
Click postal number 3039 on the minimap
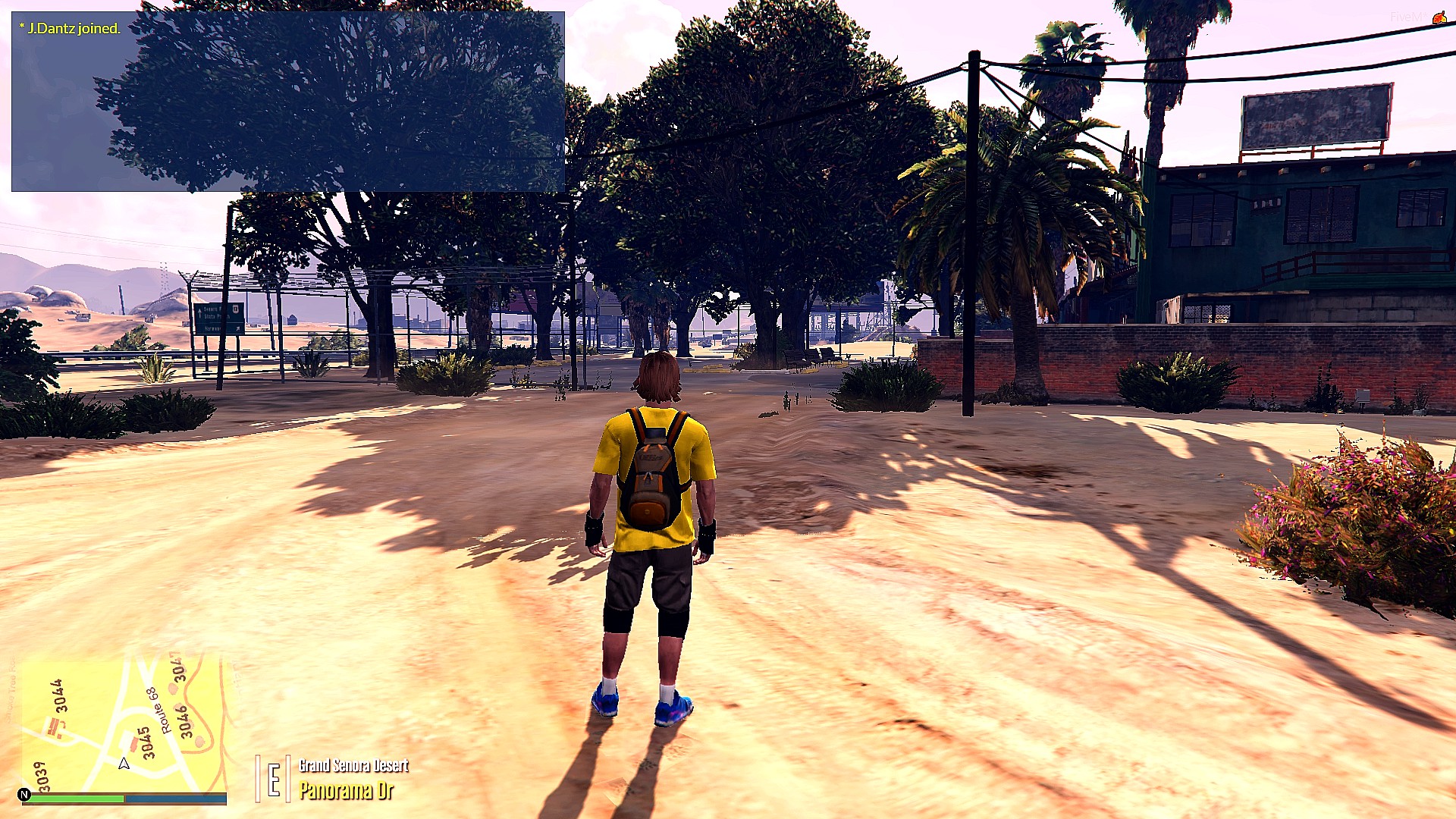pos(42,775)
